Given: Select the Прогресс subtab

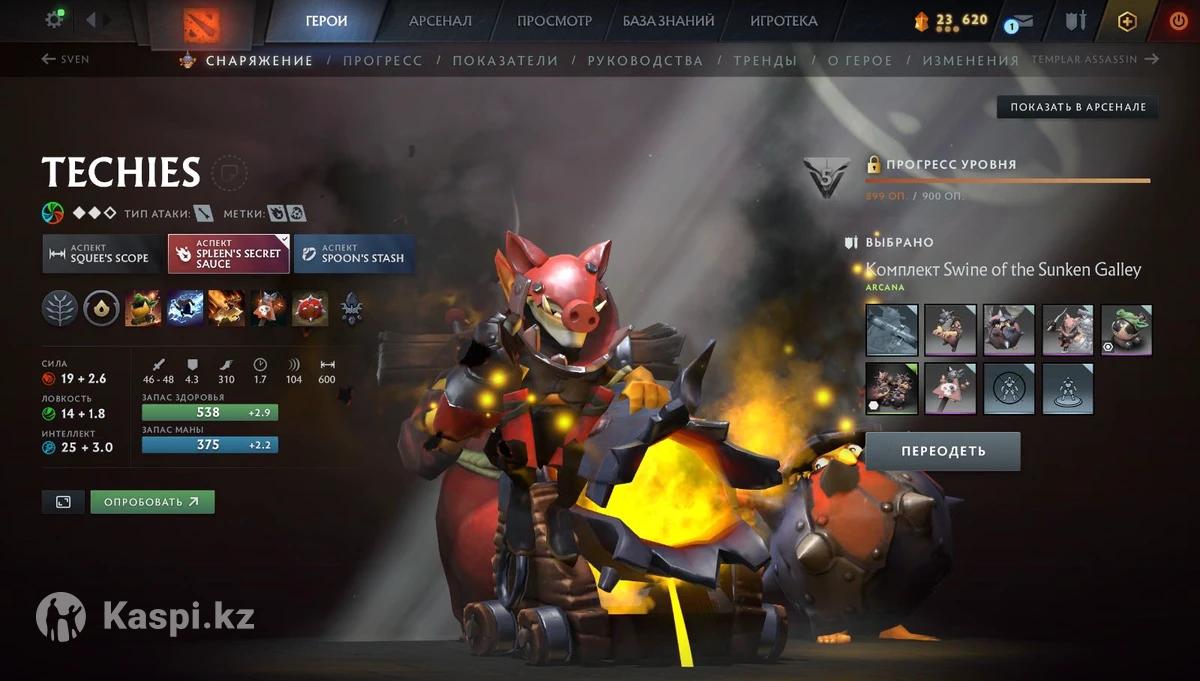Looking at the screenshot, I should [x=382, y=61].
